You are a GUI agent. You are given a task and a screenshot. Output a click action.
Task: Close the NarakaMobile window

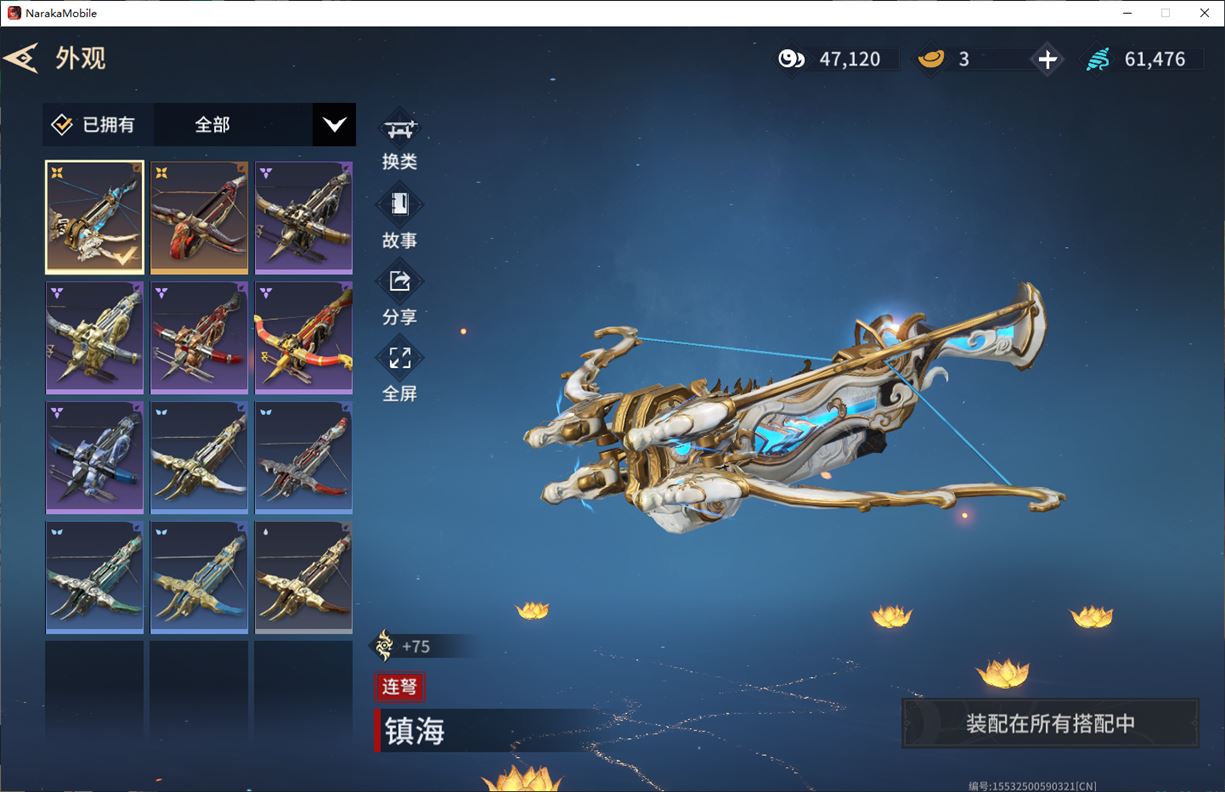point(1204,13)
